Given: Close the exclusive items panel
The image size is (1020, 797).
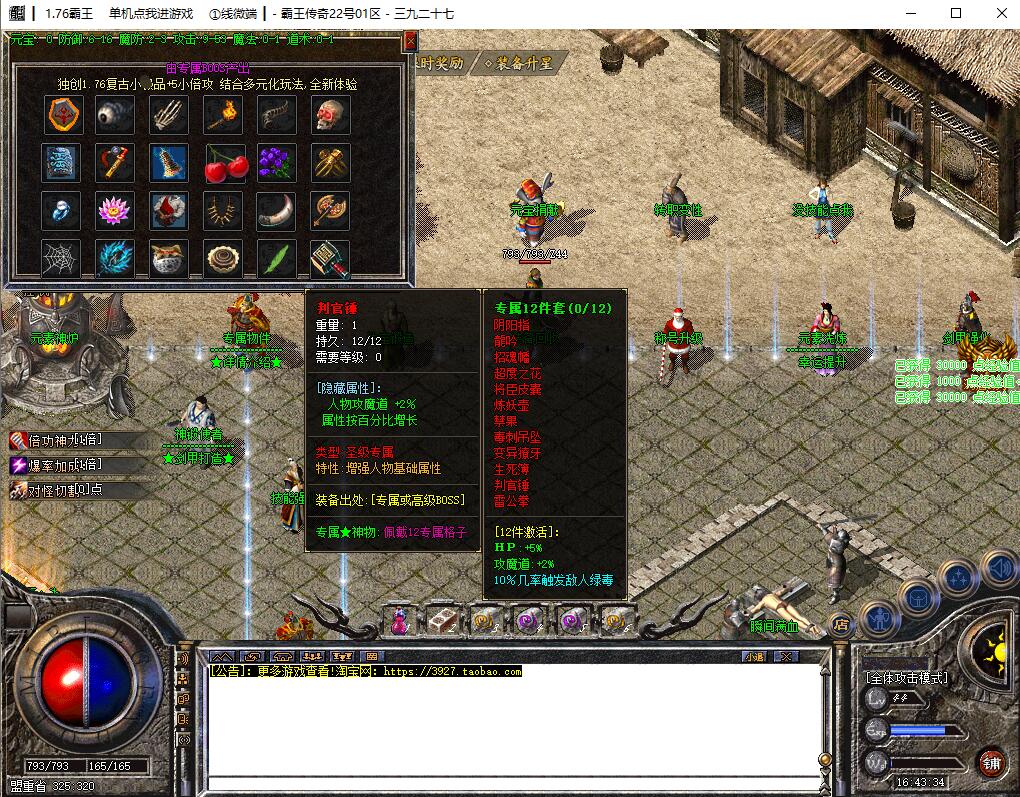Looking at the screenshot, I should [x=409, y=42].
